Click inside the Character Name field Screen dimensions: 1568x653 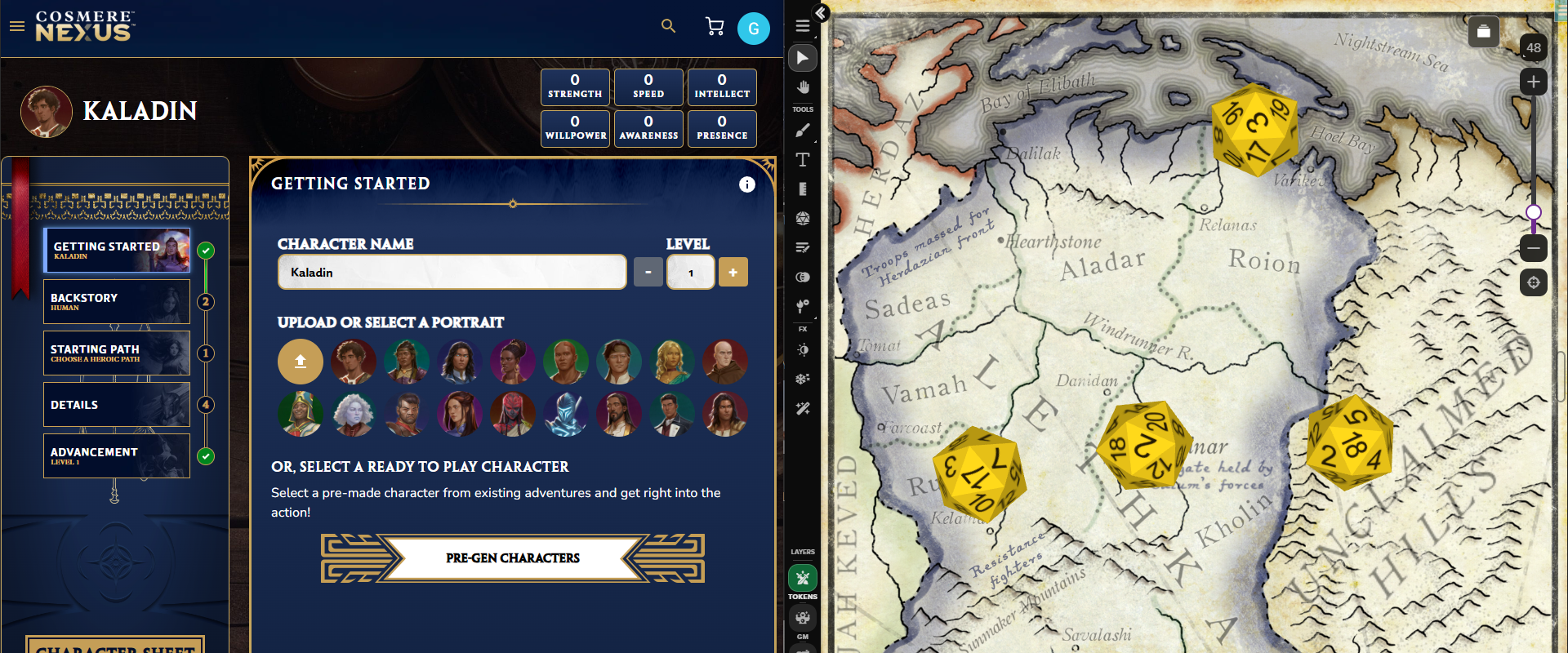(452, 272)
